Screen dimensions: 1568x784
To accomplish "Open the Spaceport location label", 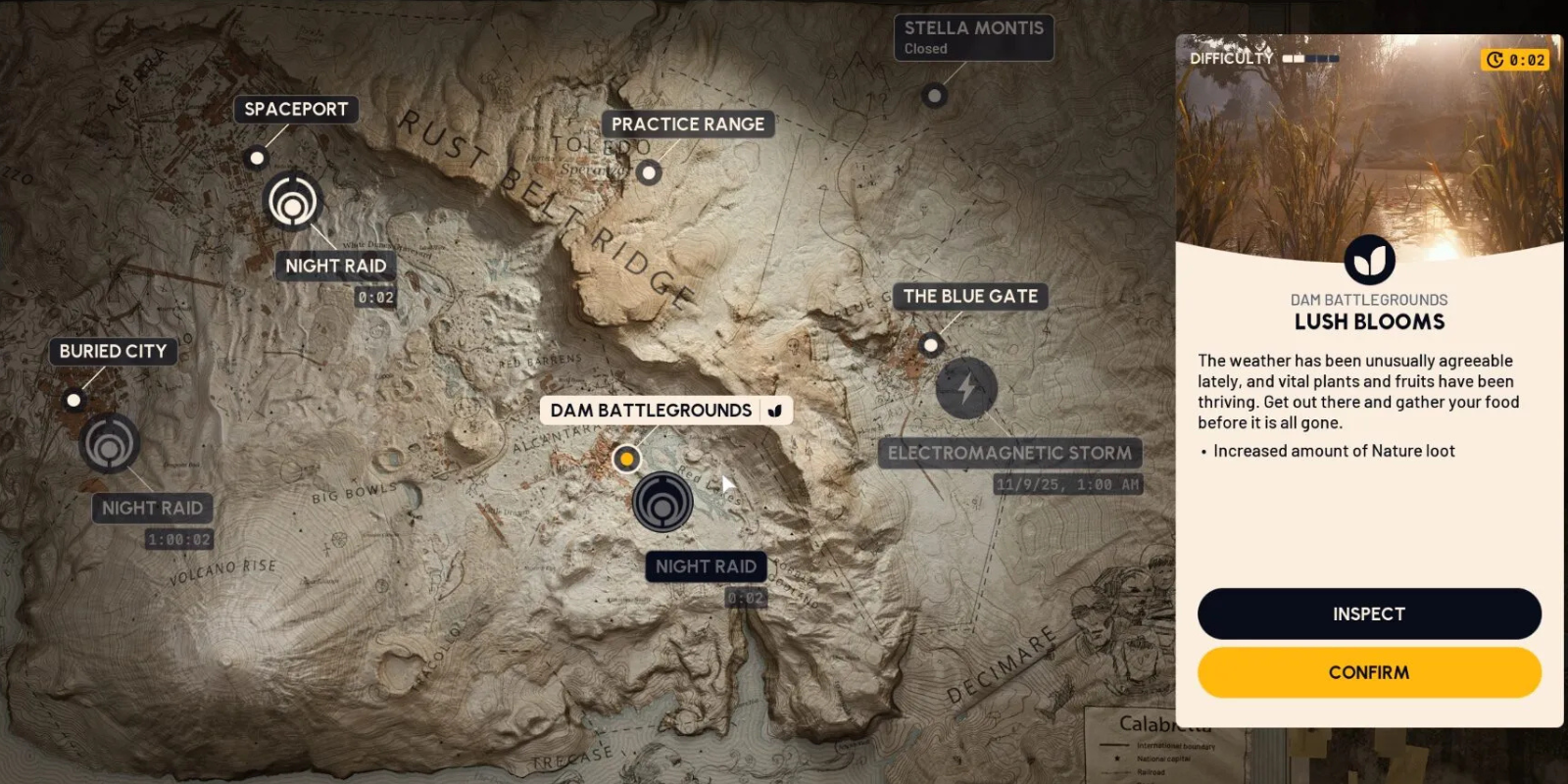I will point(296,110).
